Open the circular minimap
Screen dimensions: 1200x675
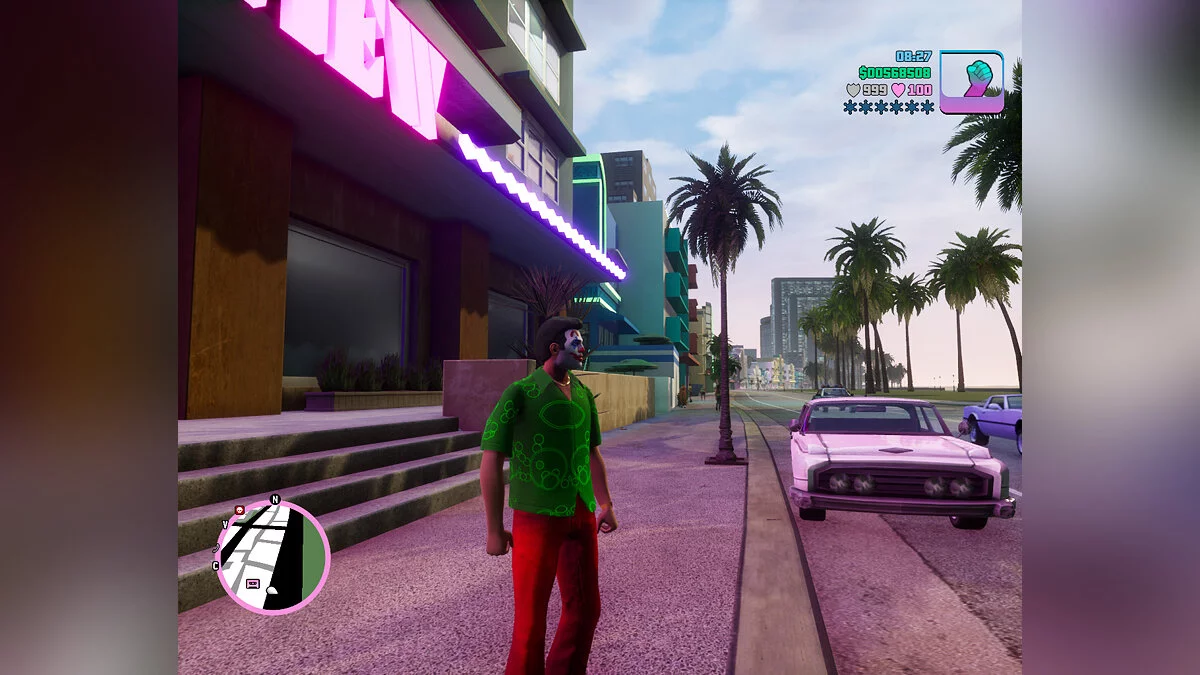(273, 556)
